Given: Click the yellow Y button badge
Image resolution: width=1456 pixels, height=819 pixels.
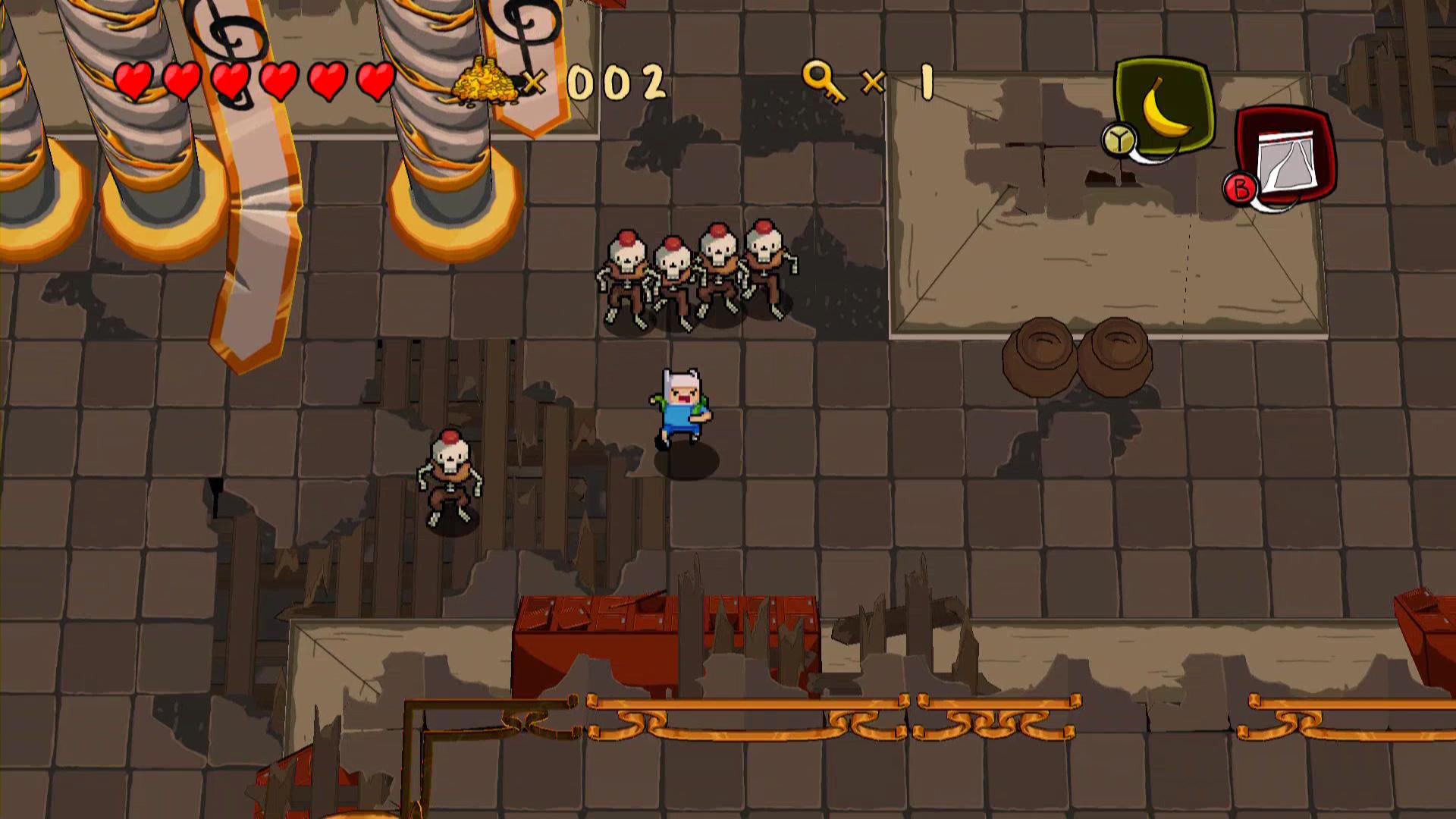Looking at the screenshot, I should click(x=1119, y=140).
